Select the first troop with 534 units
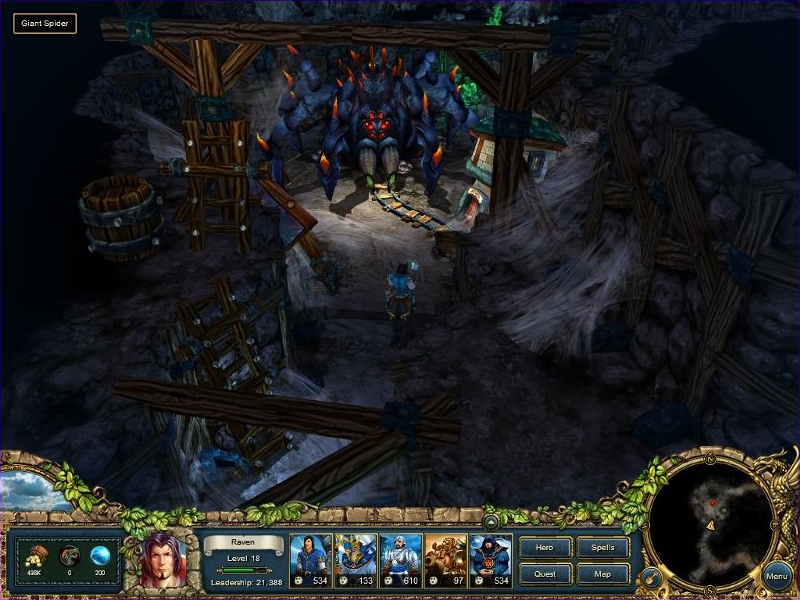Image resolution: width=800 pixels, height=600 pixels. point(310,559)
